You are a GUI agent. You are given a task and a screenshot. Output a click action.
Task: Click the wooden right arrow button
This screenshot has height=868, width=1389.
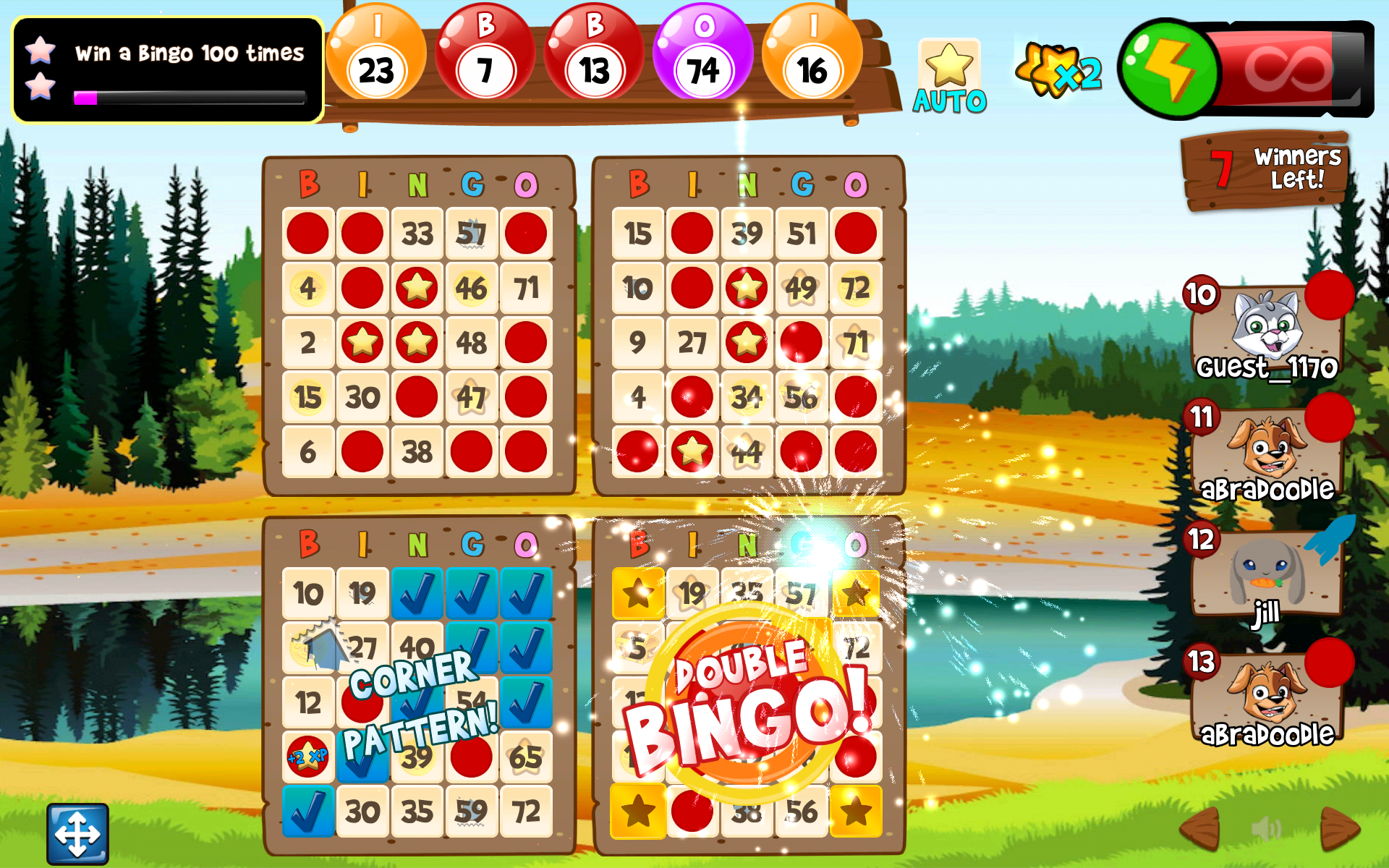coord(1338,828)
